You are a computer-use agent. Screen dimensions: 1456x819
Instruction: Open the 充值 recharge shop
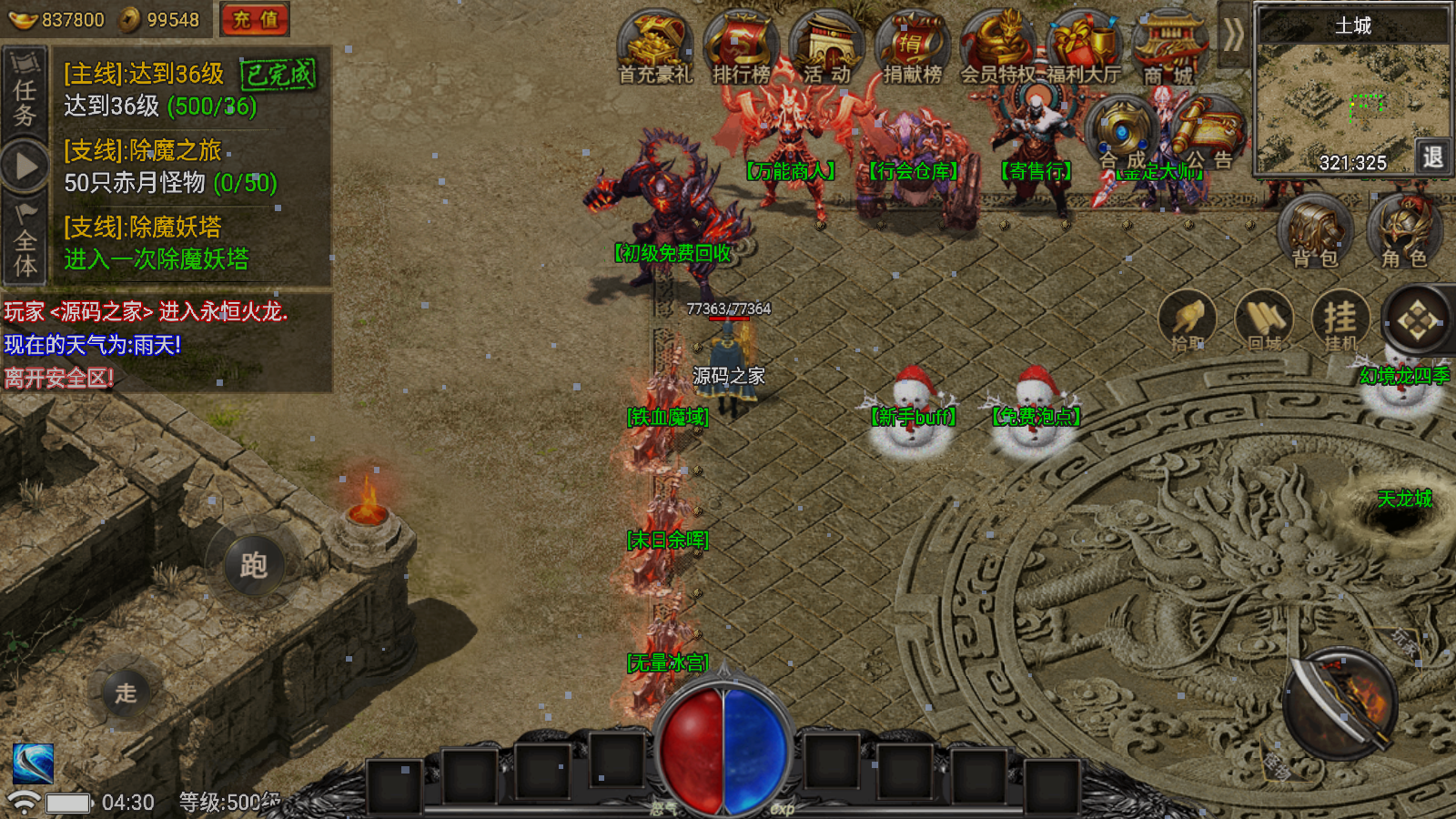(x=255, y=19)
